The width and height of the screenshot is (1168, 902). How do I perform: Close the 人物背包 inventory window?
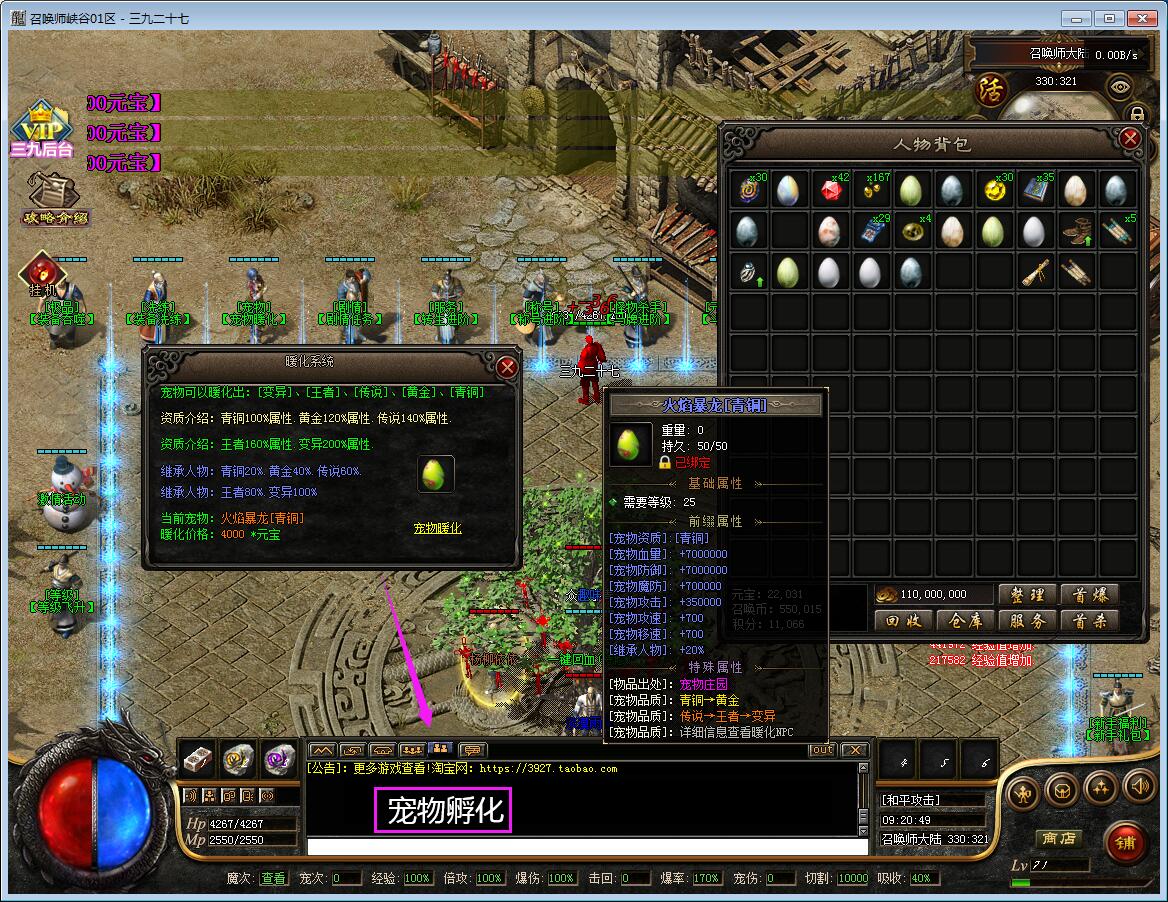click(1130, 139)
